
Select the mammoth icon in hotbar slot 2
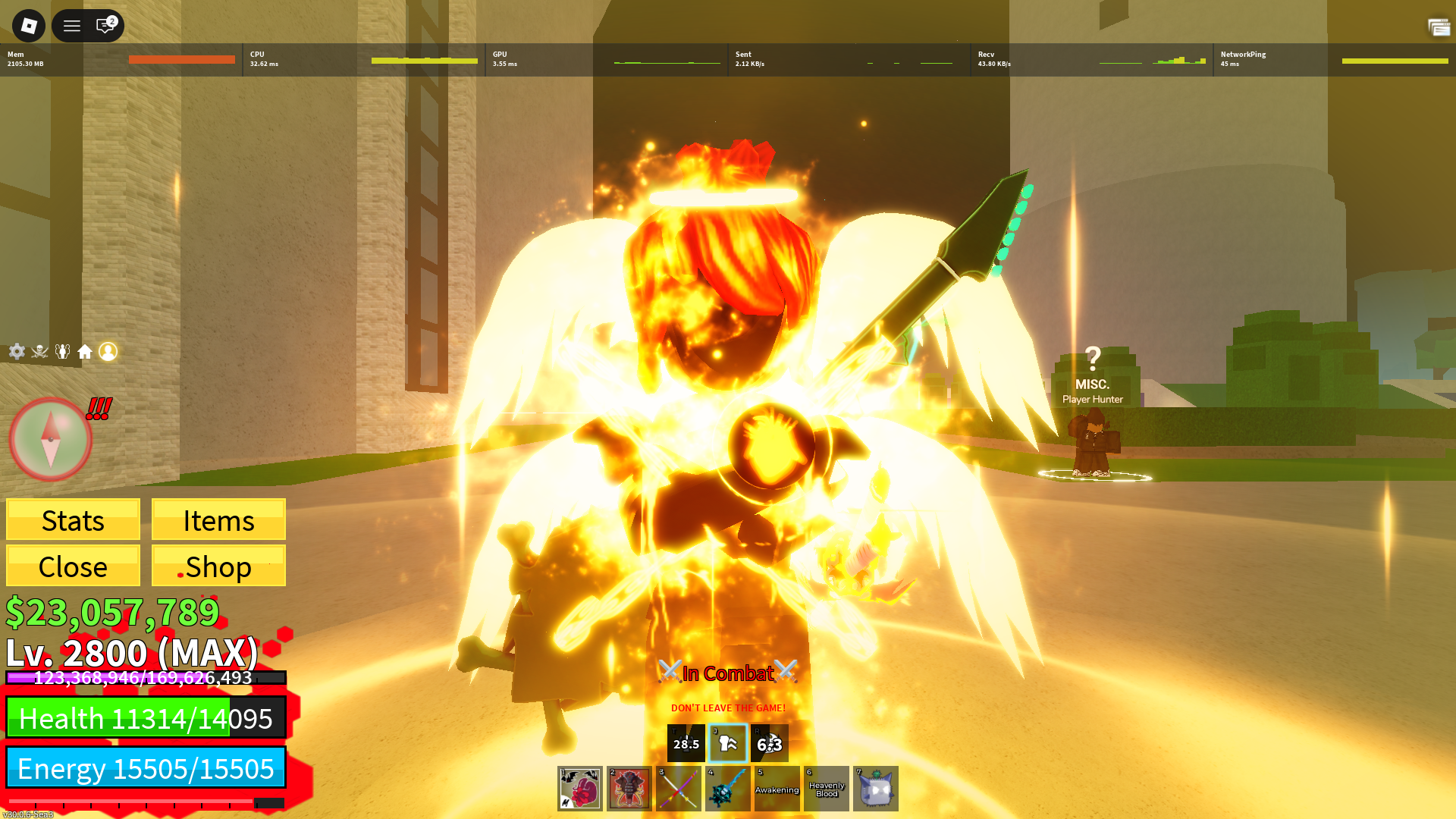tap(629, 789)
